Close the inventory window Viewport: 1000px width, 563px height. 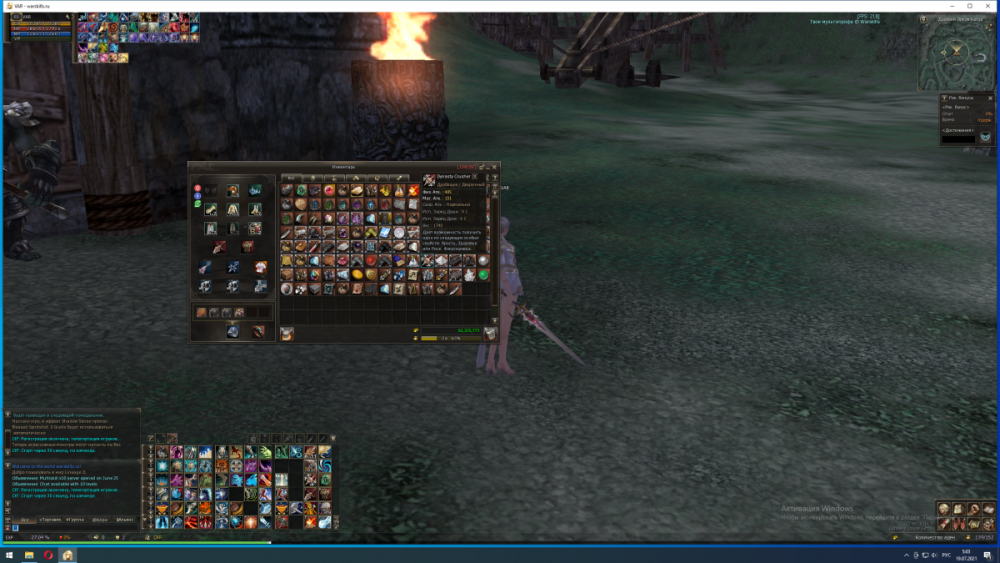[x=493, y=167]
